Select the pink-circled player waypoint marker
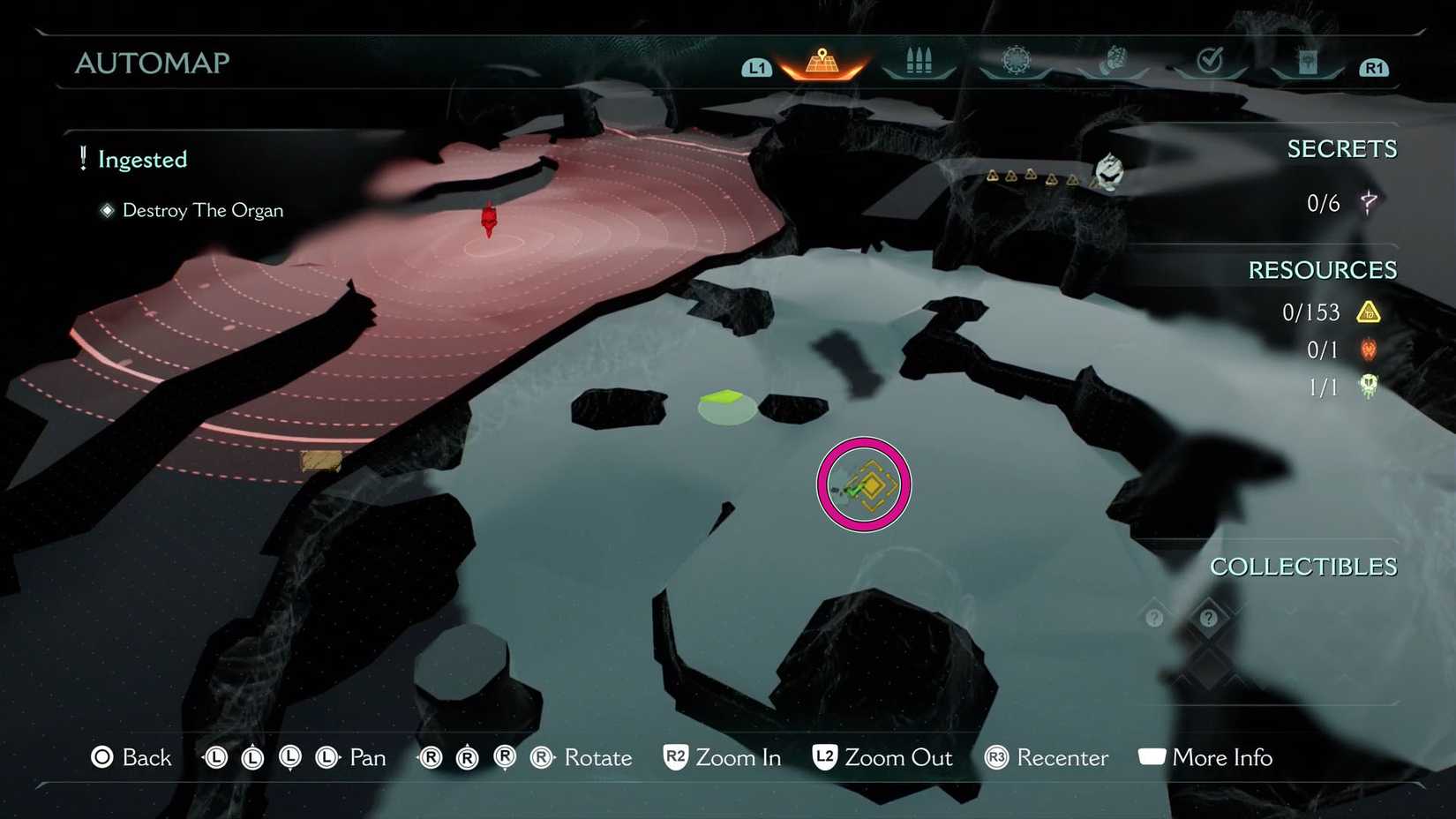Screen dimensions: 1456x819 pyautogui.click(x=863, y=484)
